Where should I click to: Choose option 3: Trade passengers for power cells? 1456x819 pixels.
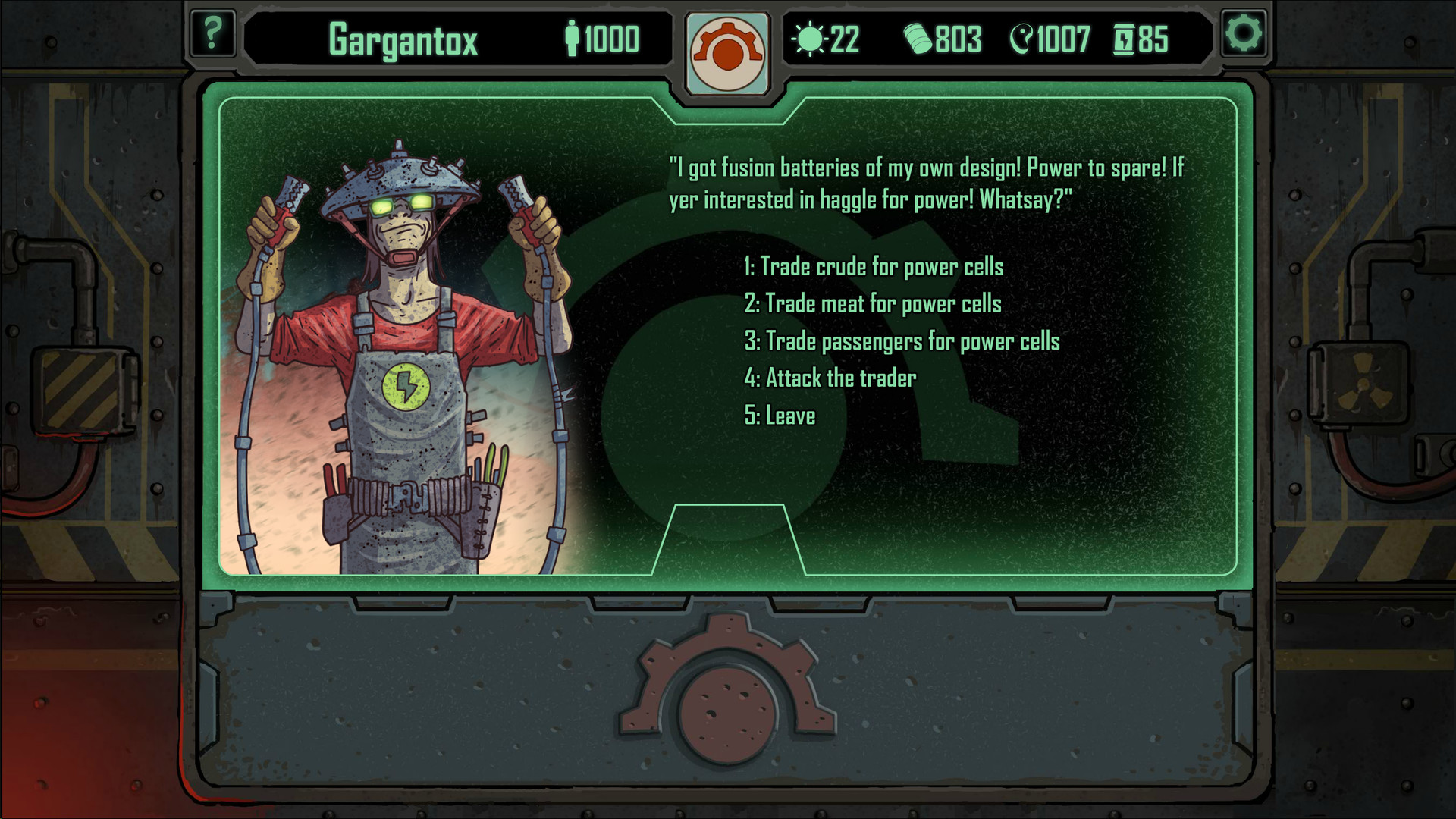pos(902,341)
